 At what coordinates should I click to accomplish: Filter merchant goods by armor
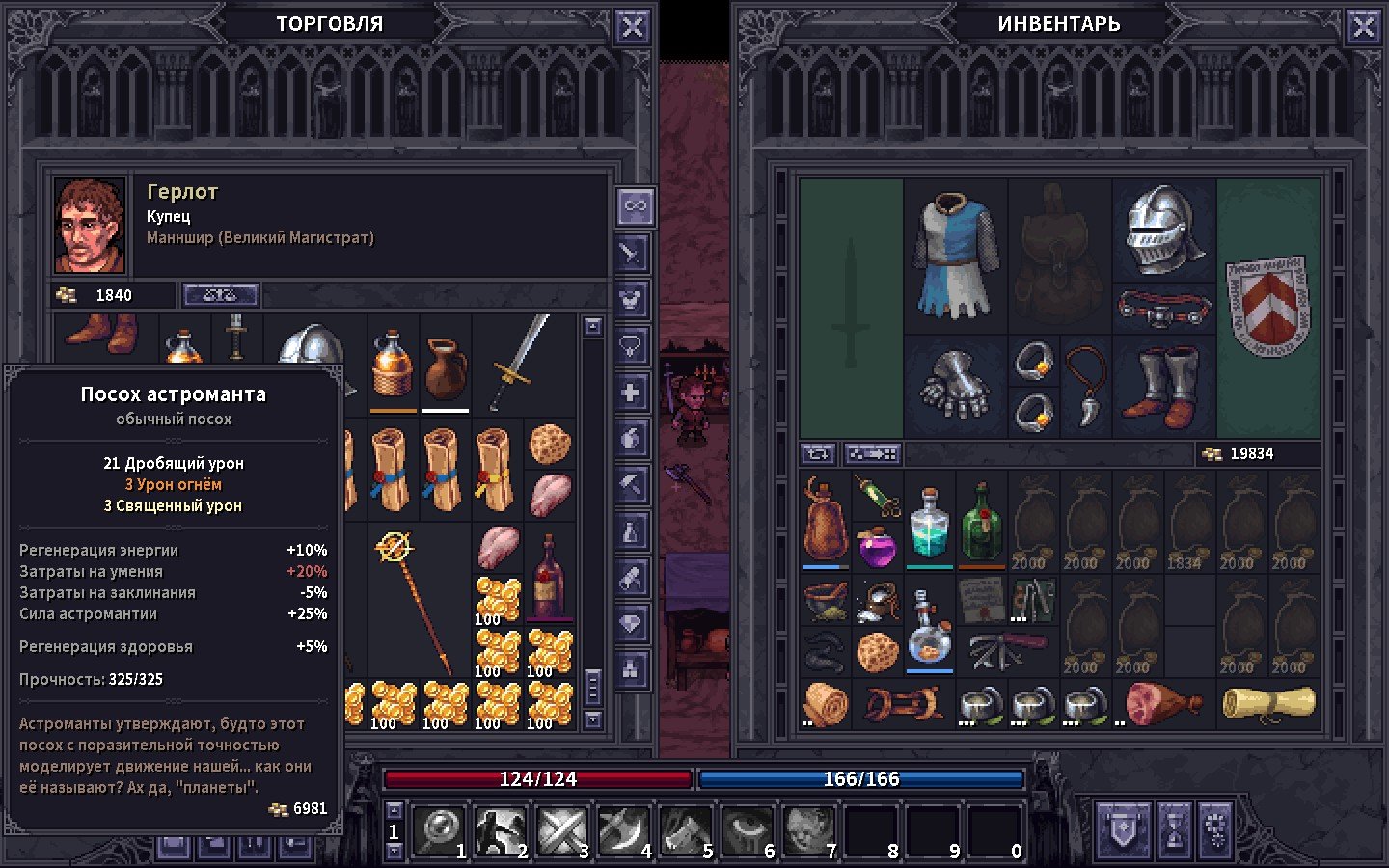(x=631, y=300)
